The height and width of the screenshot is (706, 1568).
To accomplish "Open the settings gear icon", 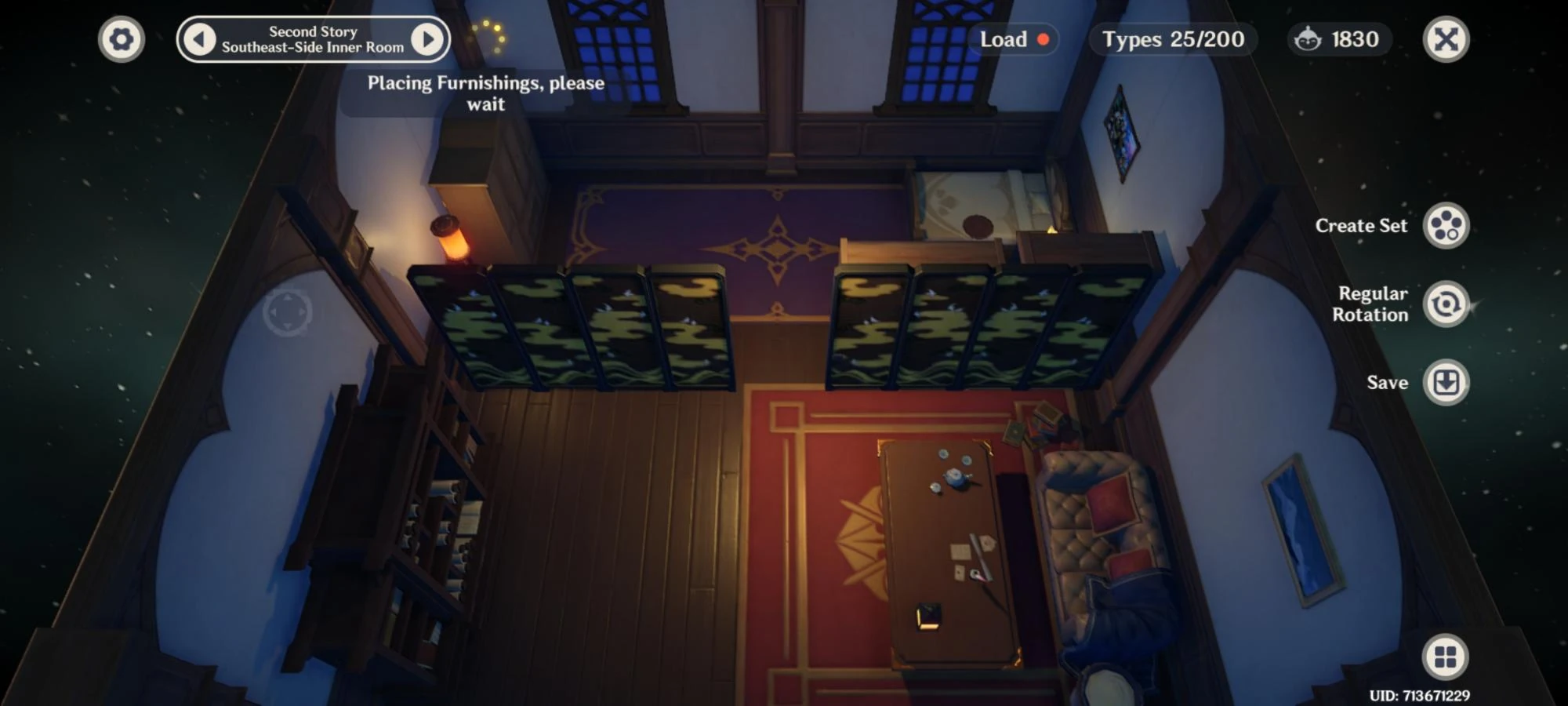I will tap(122, 38).
